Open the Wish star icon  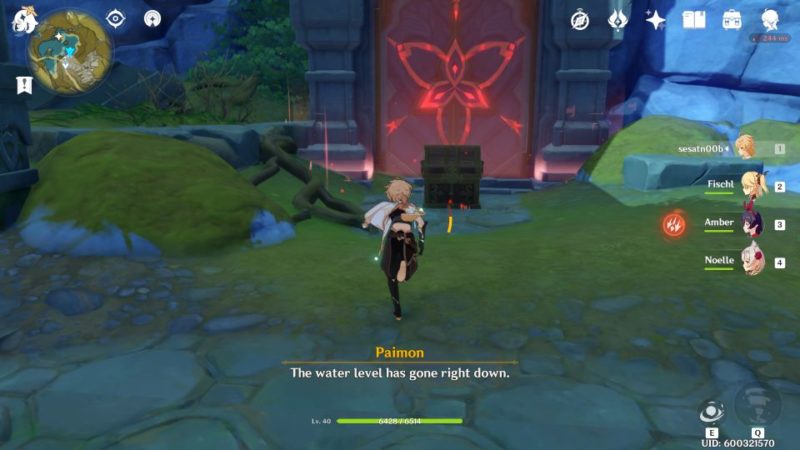[656, 20]
